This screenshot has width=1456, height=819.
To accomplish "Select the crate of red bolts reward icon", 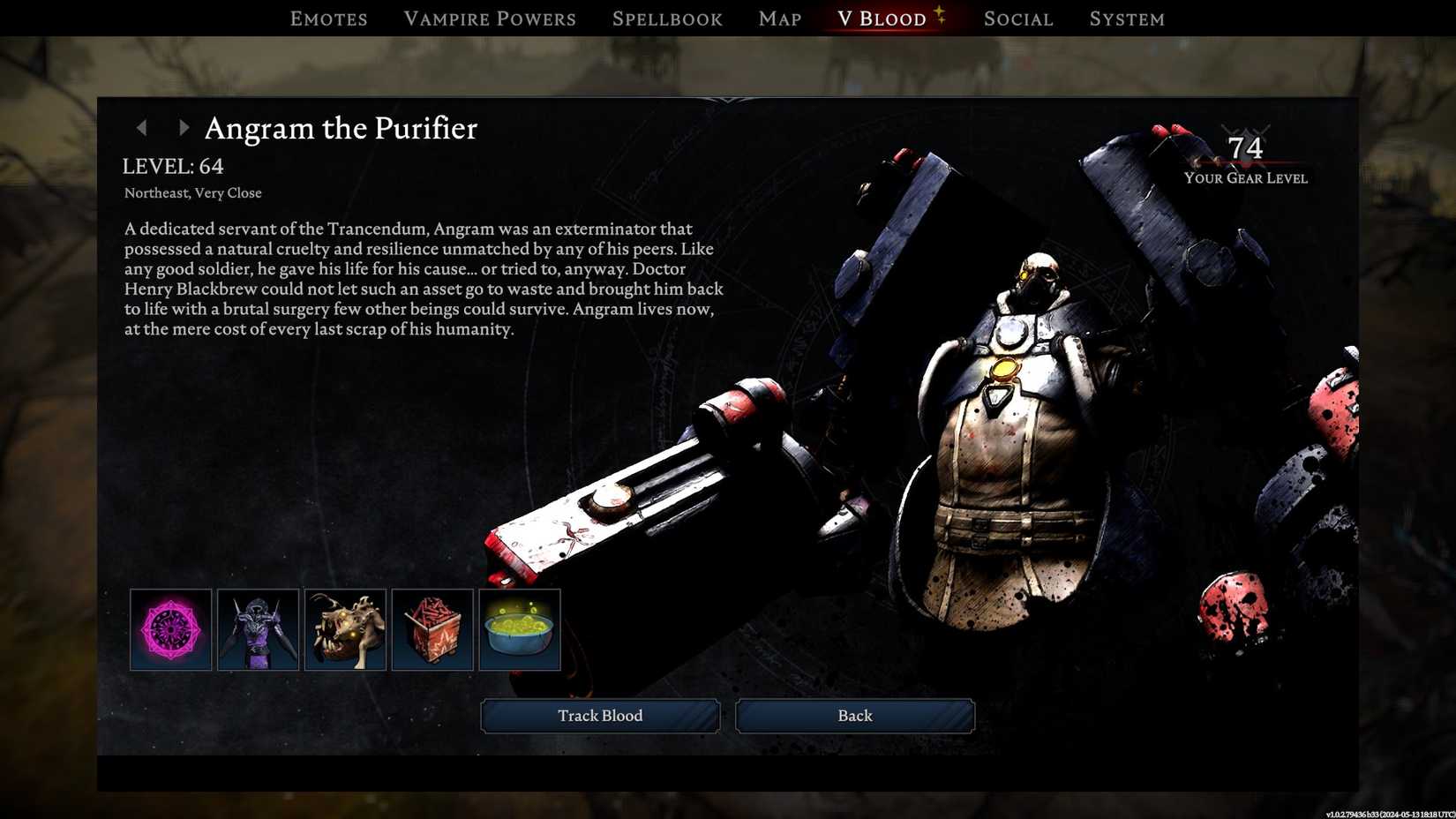I will 432,628.
